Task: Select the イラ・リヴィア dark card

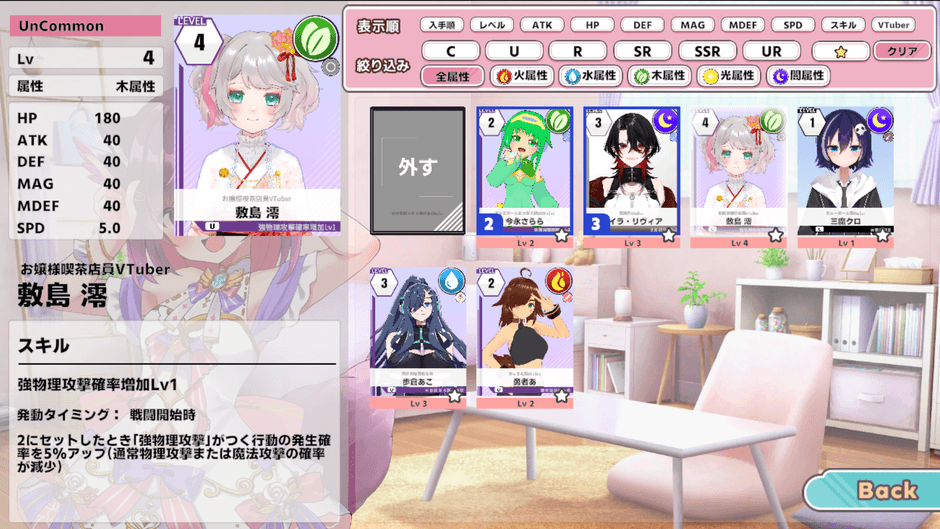Action: tap(632, 172)
